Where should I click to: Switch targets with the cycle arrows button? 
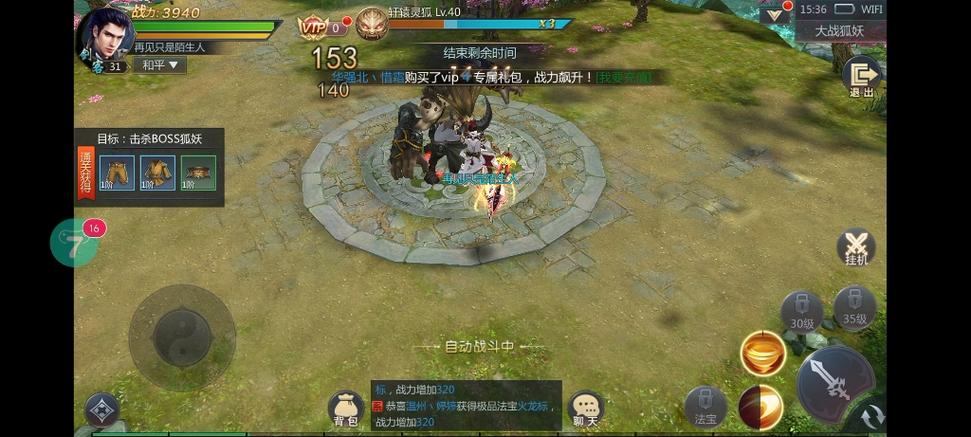(x=873, y=416)
